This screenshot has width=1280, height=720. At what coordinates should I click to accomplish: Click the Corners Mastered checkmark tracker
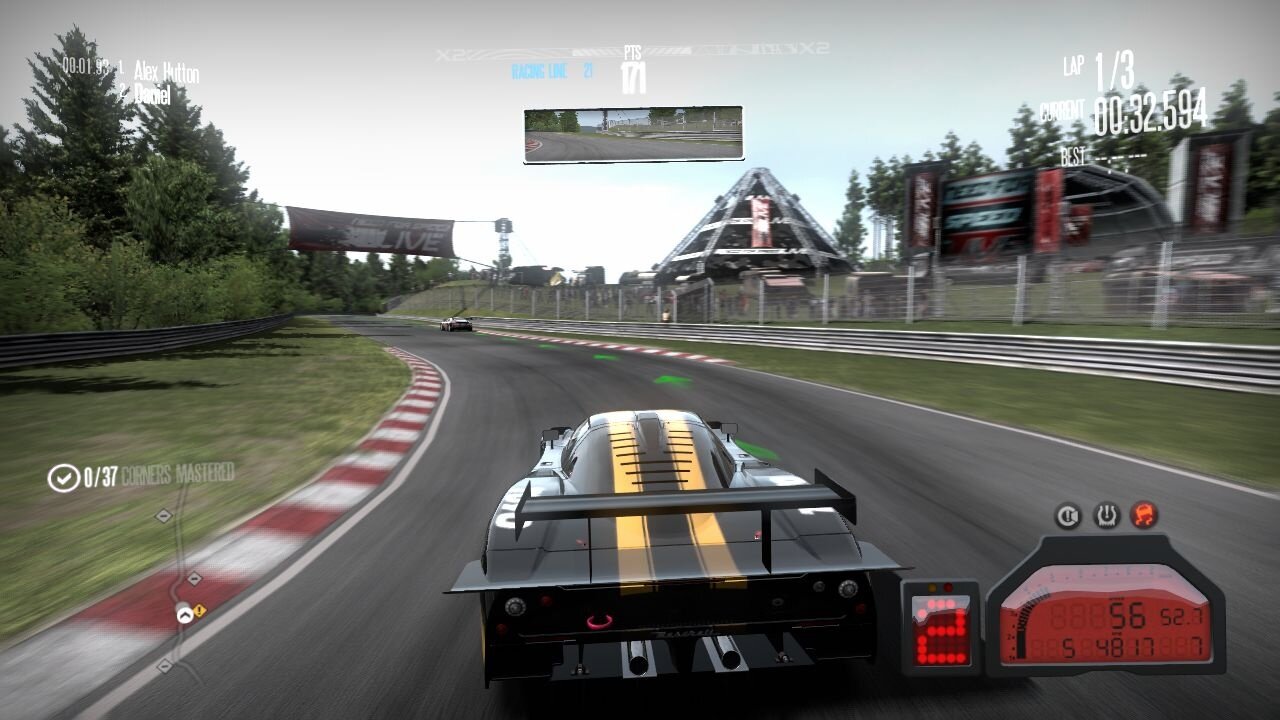(64, 478)
